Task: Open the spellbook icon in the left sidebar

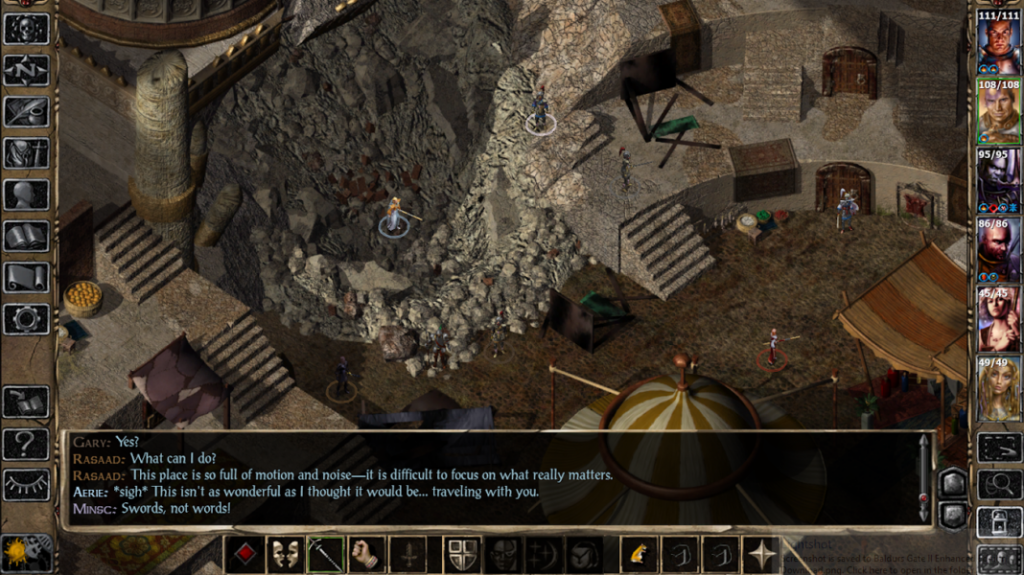Action: point(26,236)
